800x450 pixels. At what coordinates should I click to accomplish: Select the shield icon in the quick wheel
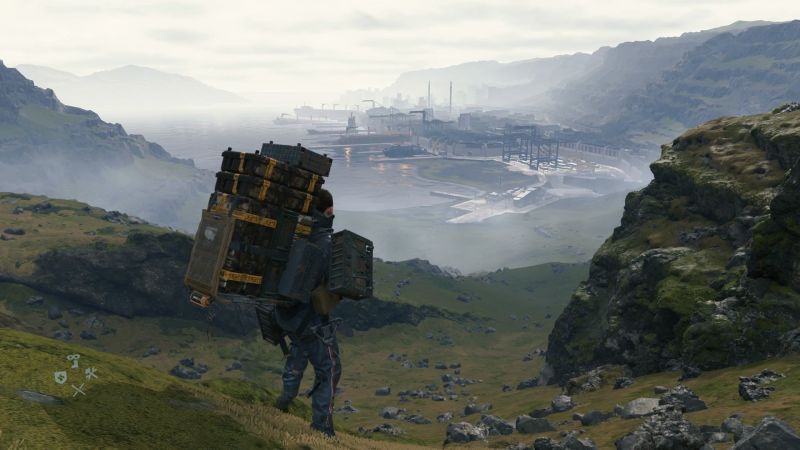pos(60,377)
